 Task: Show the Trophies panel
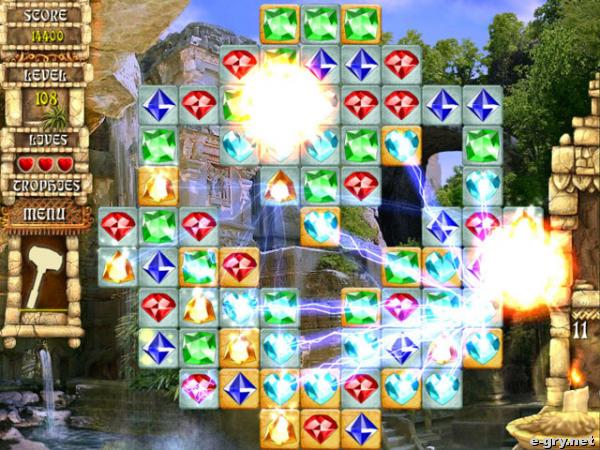pyautogui.click(x=44, y=185)
